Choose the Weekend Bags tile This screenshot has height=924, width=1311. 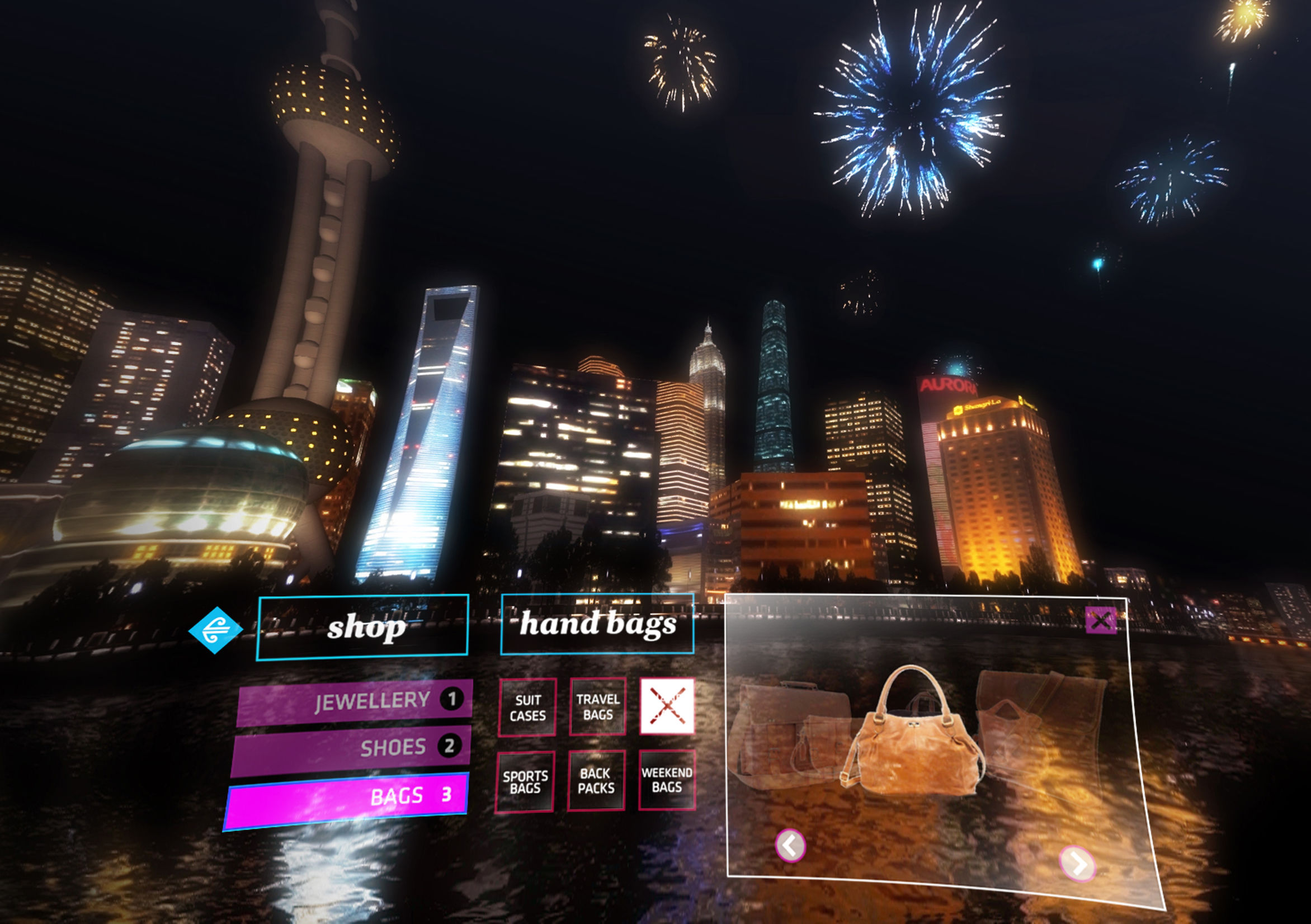point(666,780)
